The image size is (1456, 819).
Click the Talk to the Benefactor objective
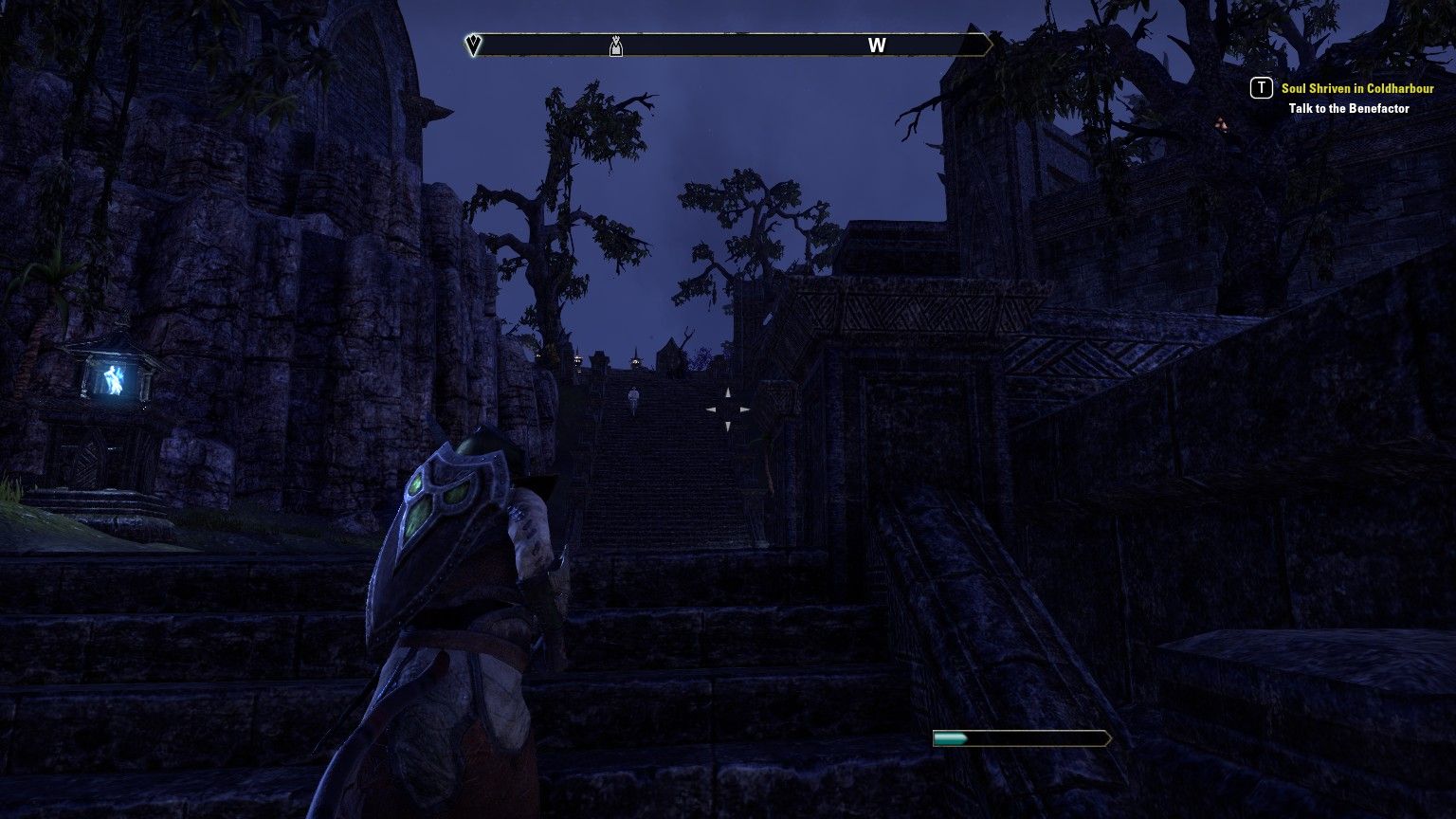[x=1348, y=108]
